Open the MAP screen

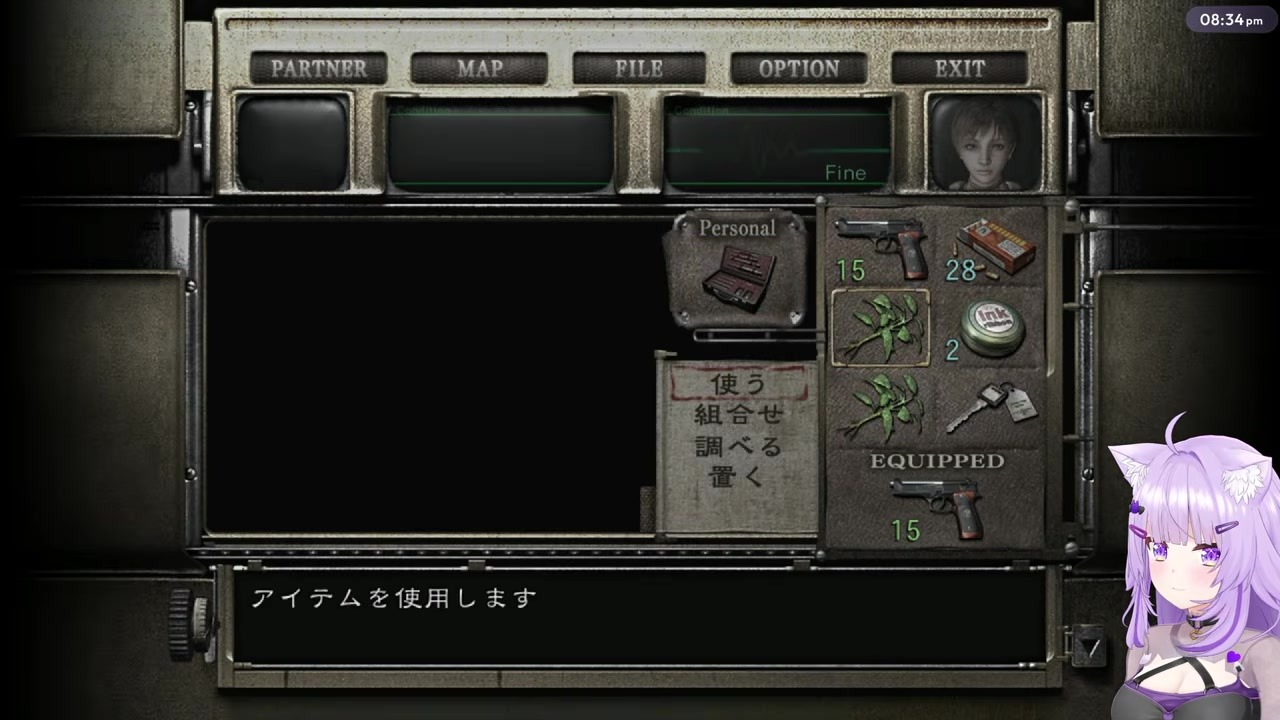[479, 68]
